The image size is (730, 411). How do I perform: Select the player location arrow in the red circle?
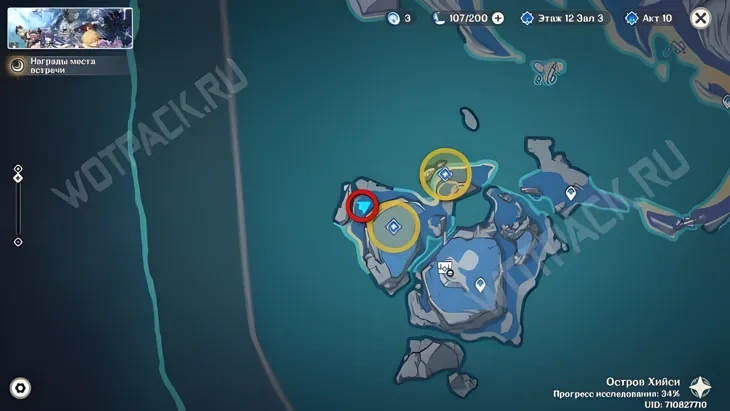point(363,206)
